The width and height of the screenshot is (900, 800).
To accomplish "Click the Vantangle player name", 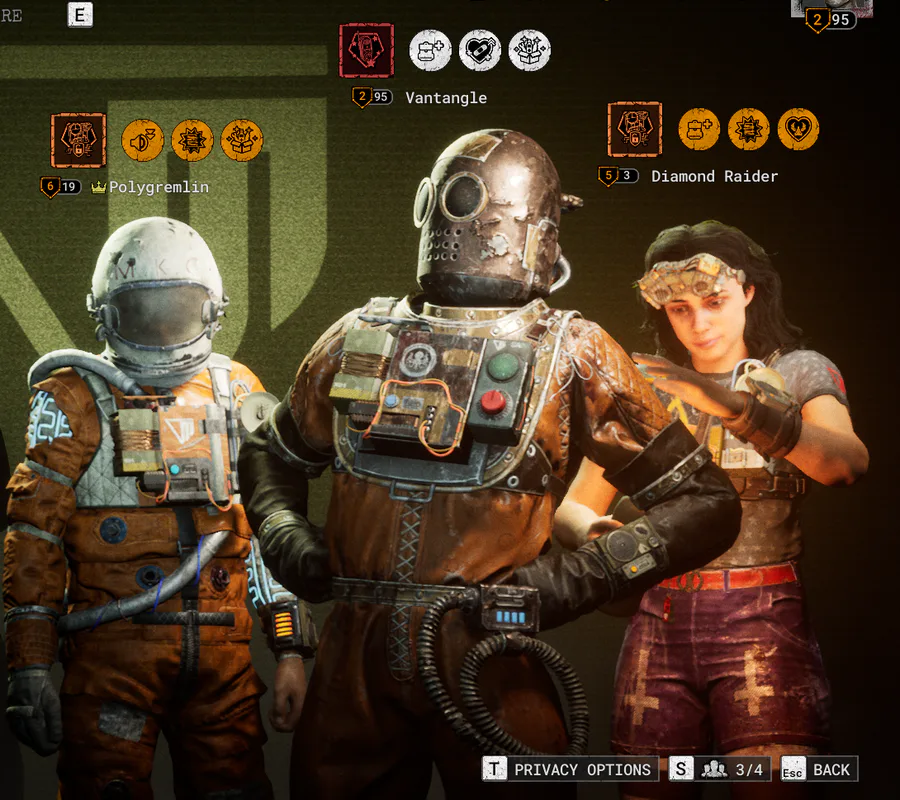I will [x=446, y=98].
